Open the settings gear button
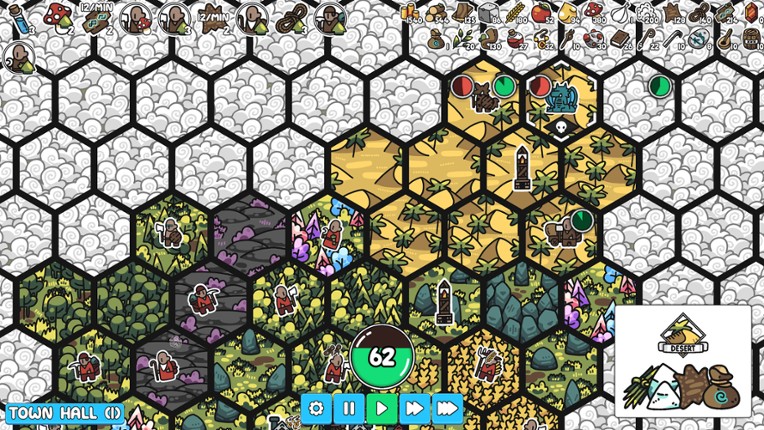Image resolution: width=764 pixels, height=430 pixels. 318,408
